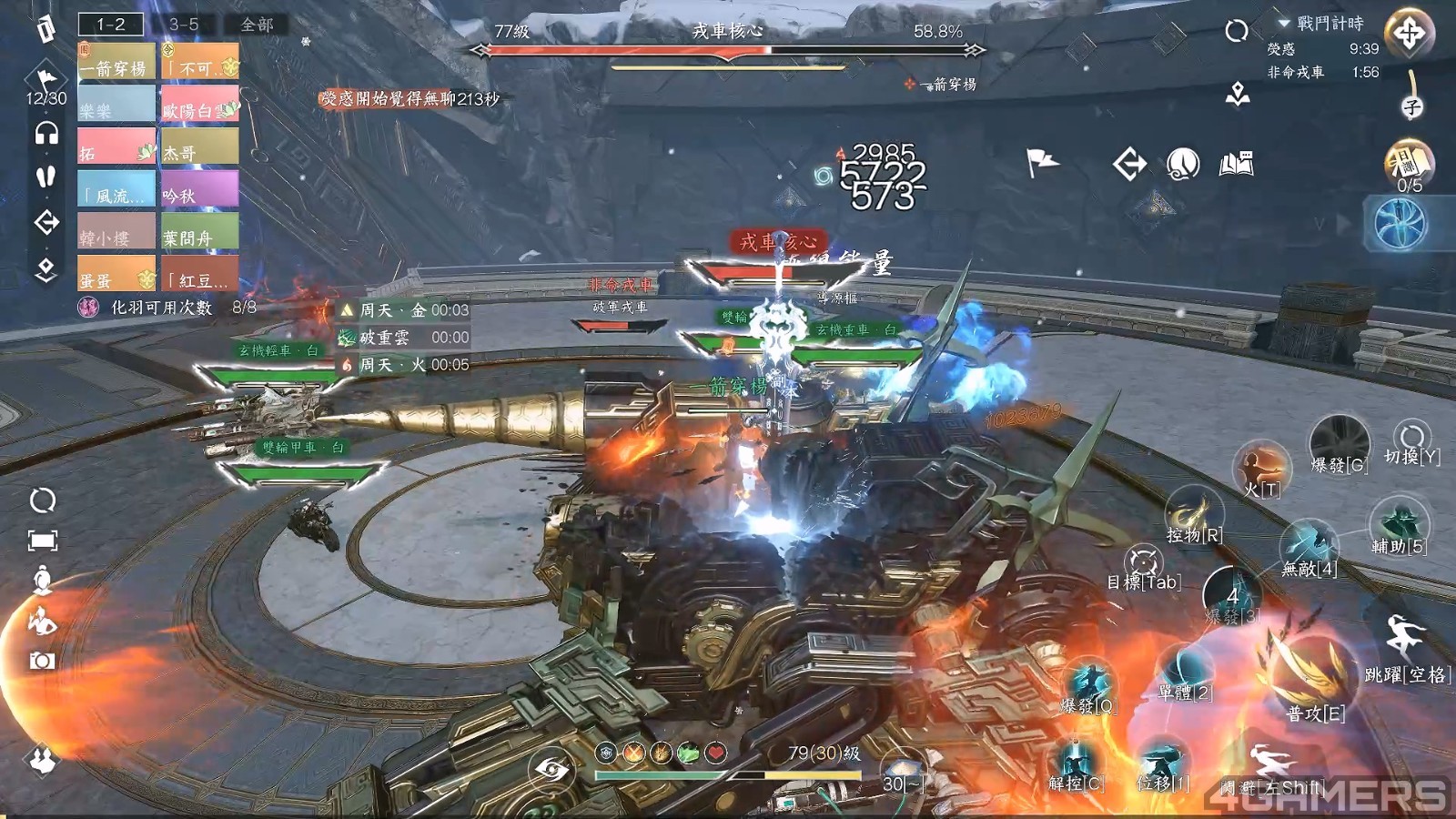
Task: Open the book journal icon
Action: [1236, 164]
